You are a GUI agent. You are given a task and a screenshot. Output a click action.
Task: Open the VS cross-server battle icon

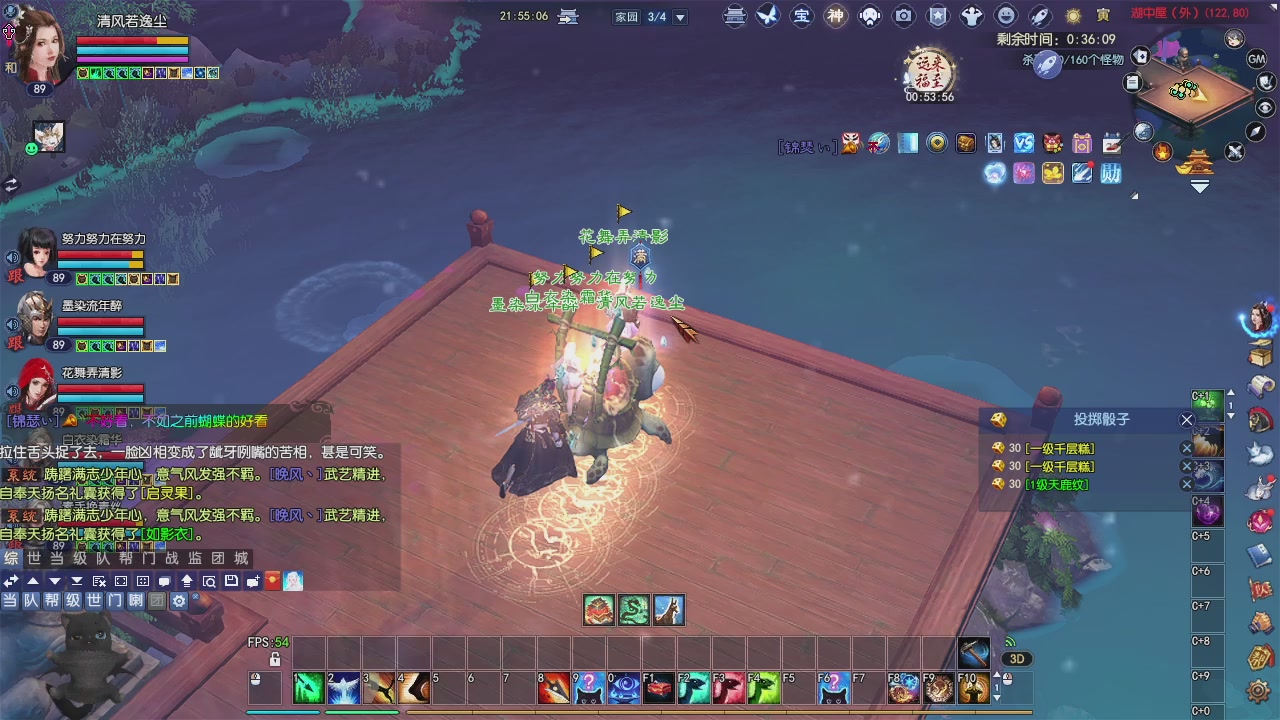tap(1024, 143)
